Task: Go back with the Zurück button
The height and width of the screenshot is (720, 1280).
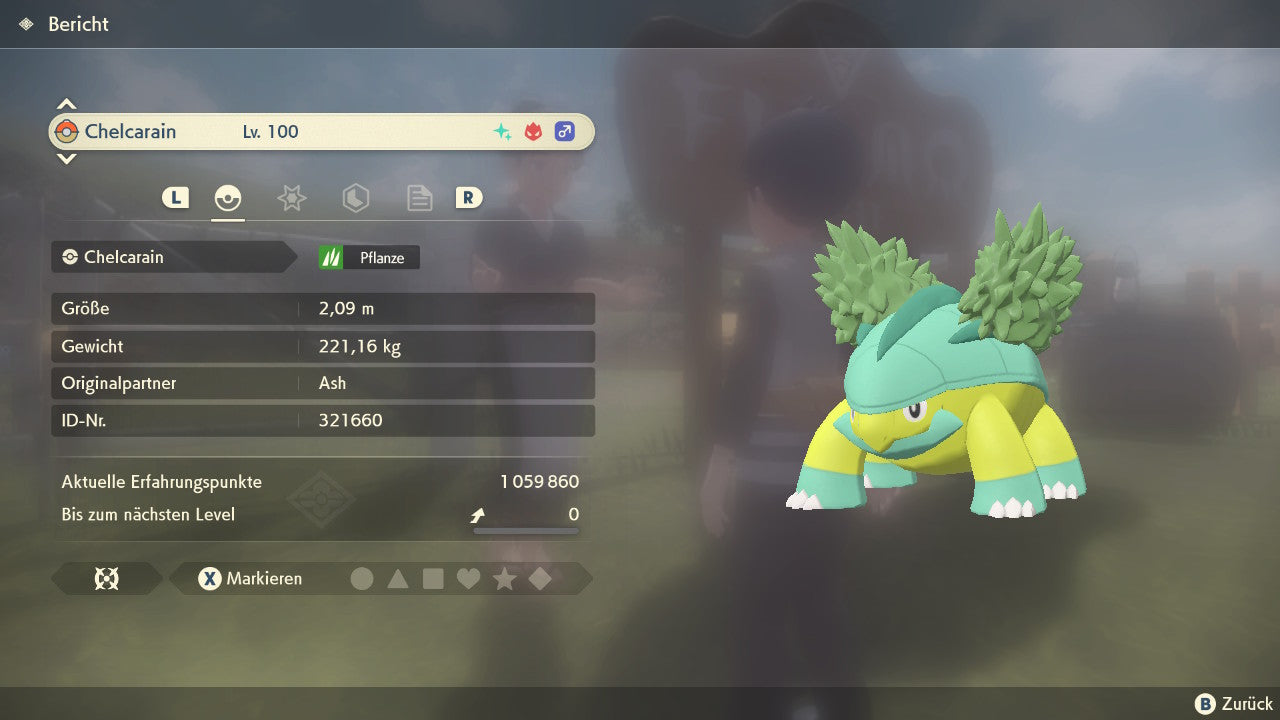Action: [1234, 704]
